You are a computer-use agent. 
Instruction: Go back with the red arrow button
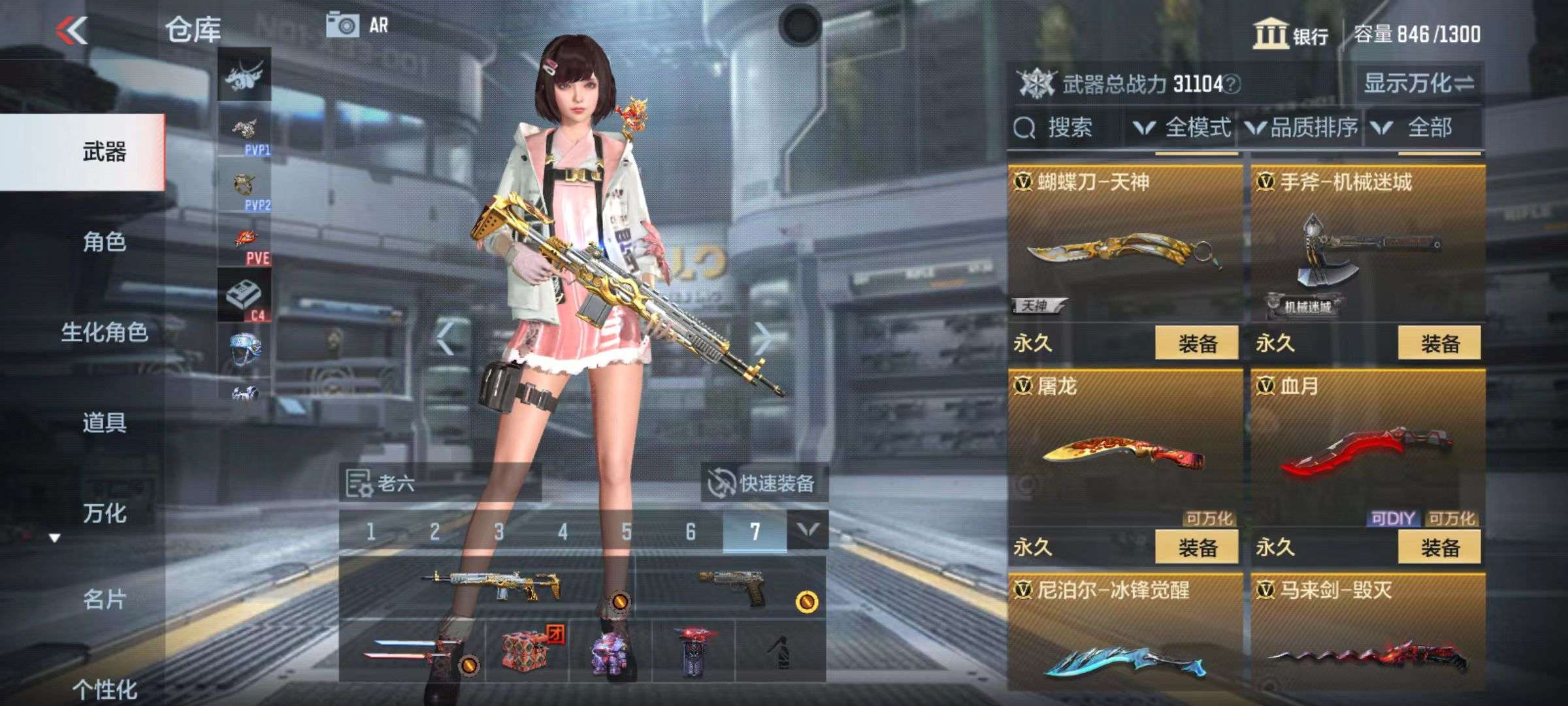click(x=72, y=30)
